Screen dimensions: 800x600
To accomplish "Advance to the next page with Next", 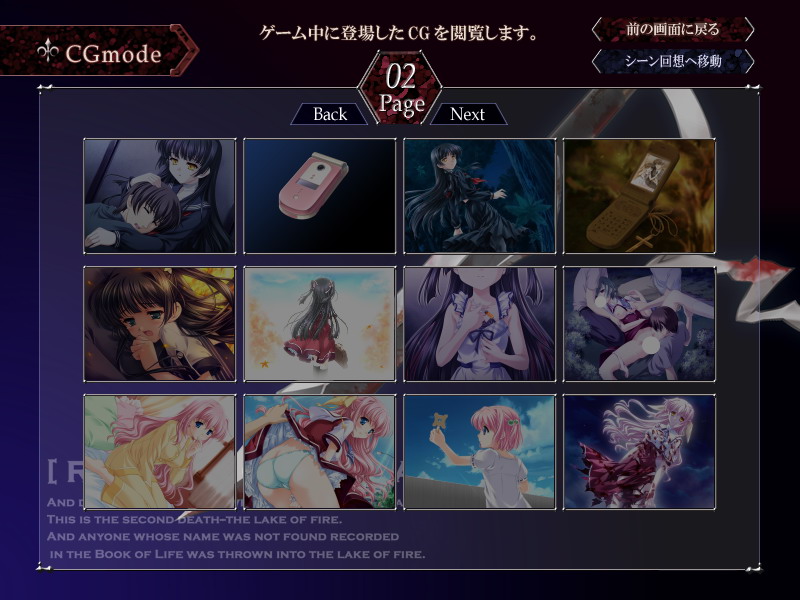I will [x=467, y=114].
